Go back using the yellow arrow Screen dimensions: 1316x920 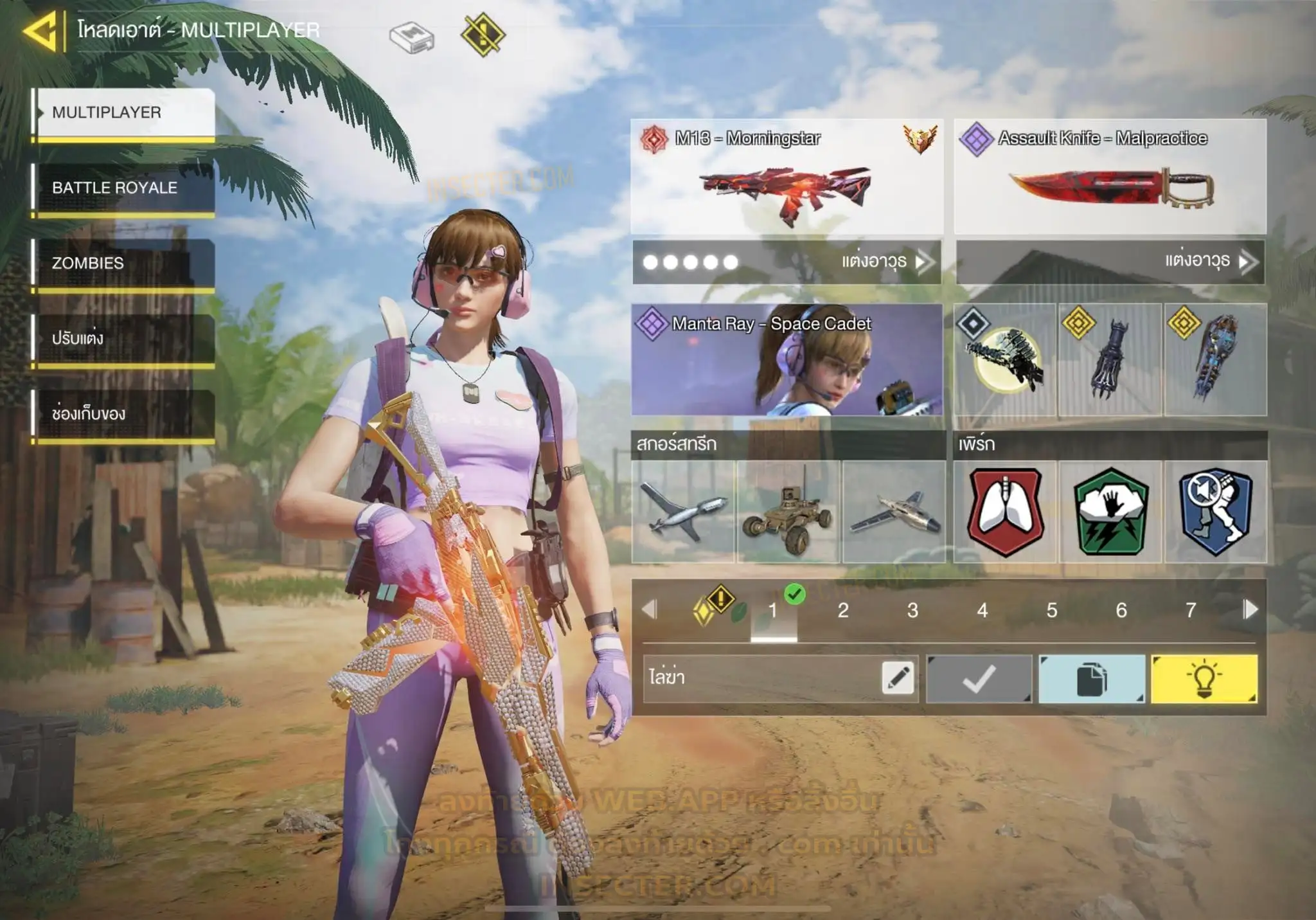coord(41,30)
